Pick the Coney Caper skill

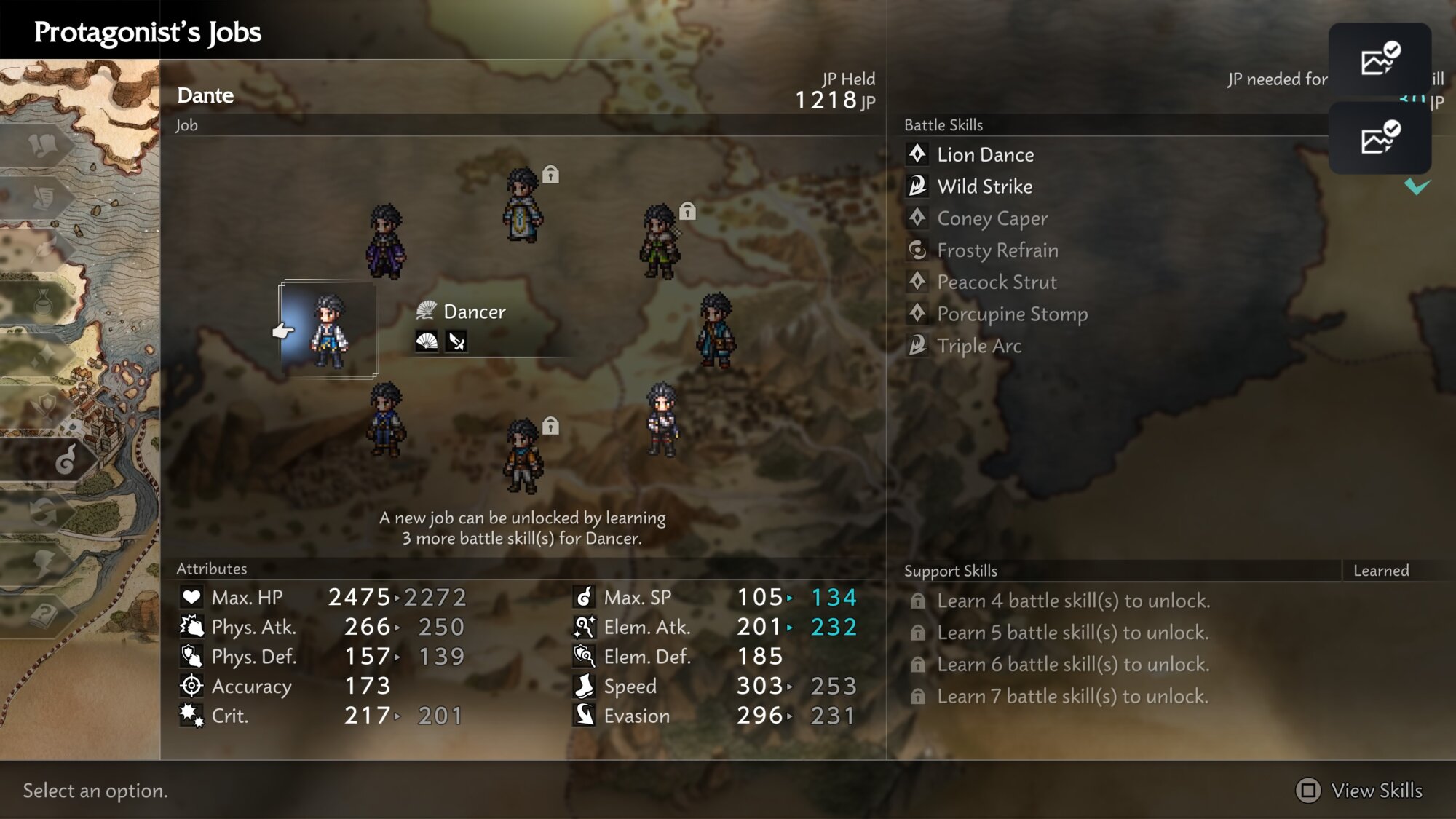coord(992,219)
